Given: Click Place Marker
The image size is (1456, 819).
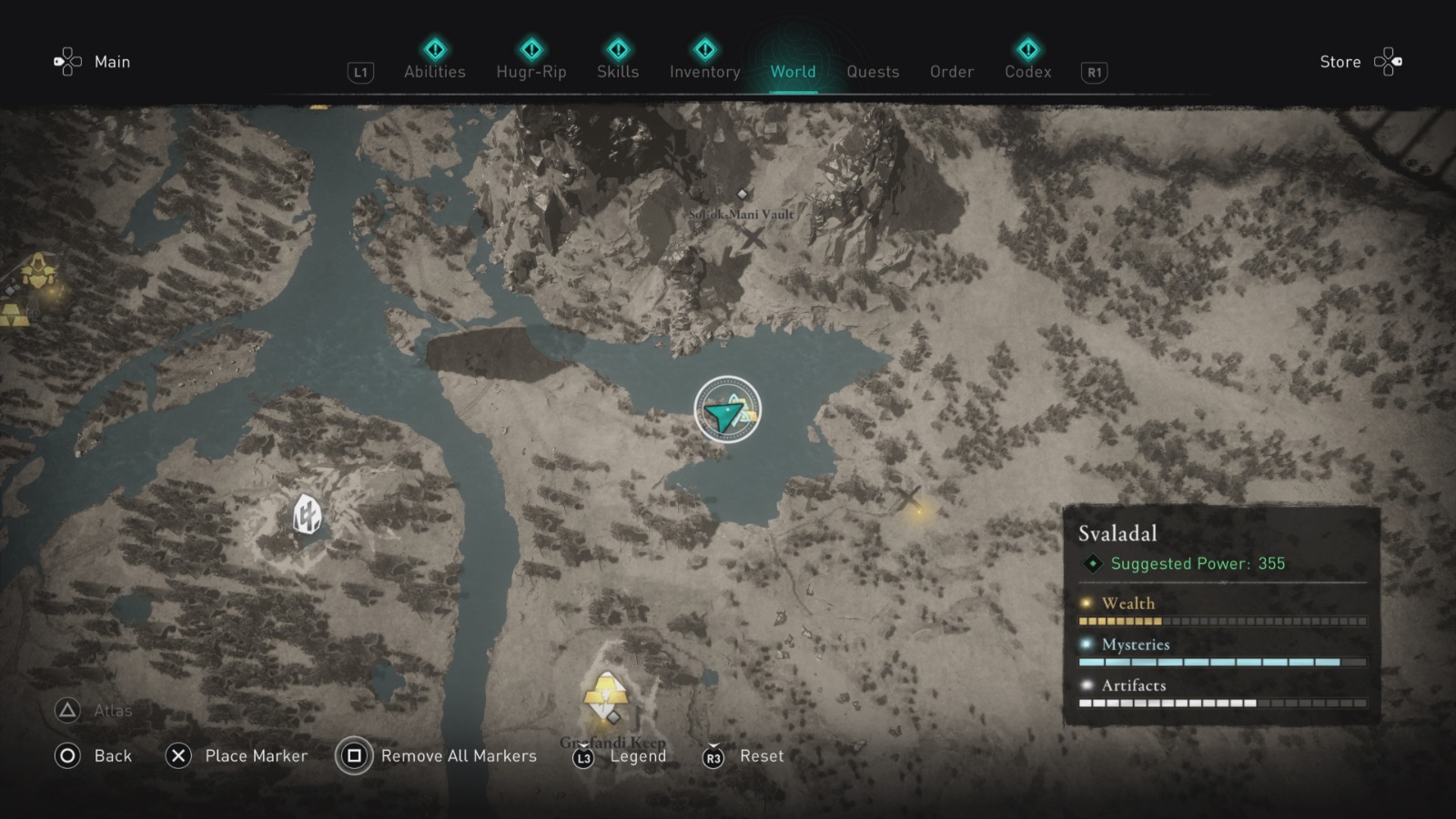Looking at the screenshot, I should pyautogui.click(x=255, y=755).
